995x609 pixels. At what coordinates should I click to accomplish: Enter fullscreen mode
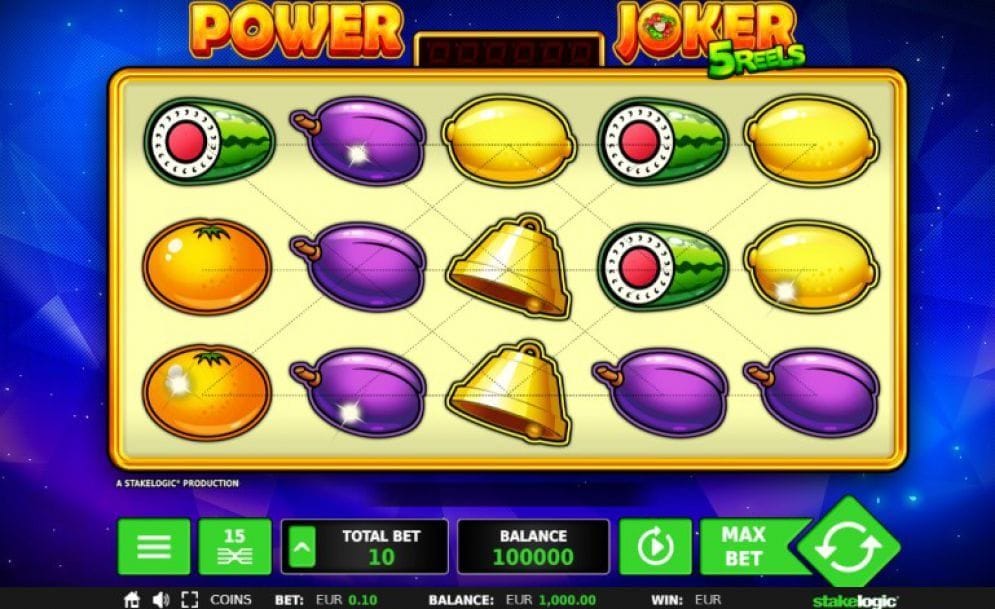tap(189, 600)
